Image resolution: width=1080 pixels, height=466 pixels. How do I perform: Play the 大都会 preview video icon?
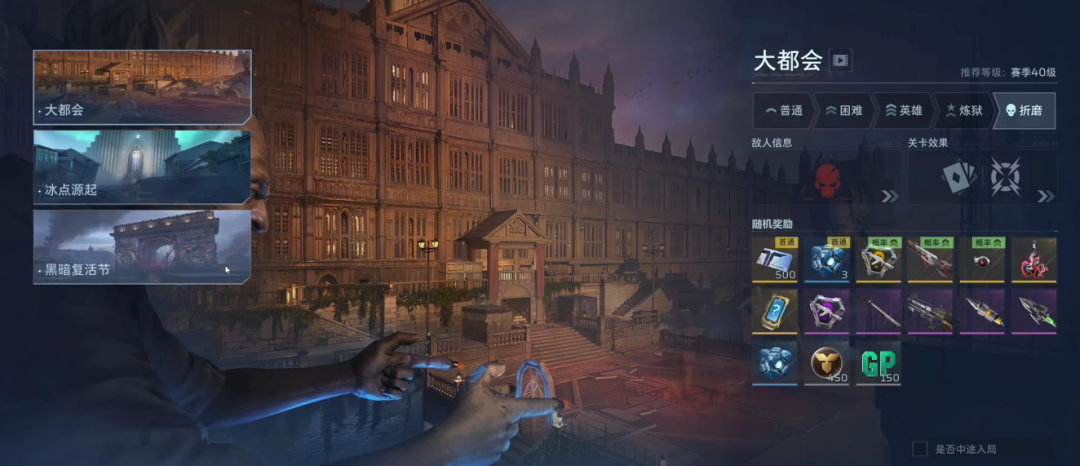(840, 61)
